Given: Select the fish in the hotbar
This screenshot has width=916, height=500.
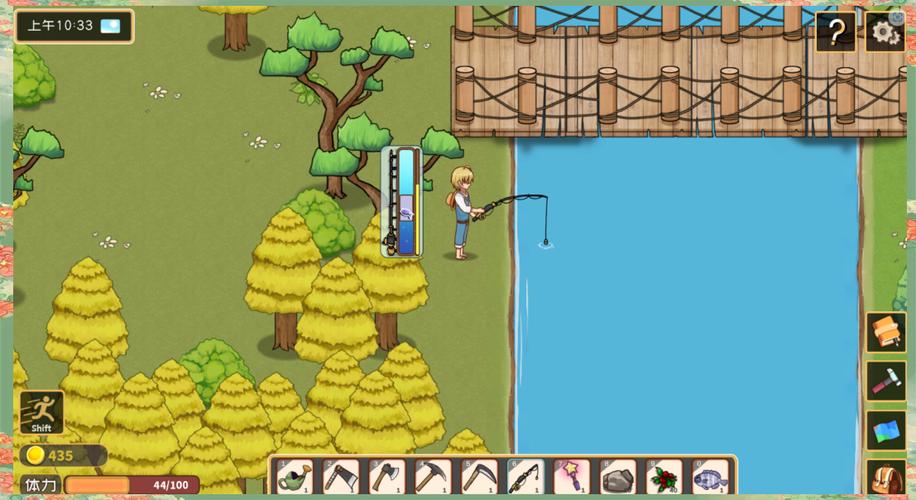Looking at the screenshot, I should pyautogui.click(x=710, y=477).
